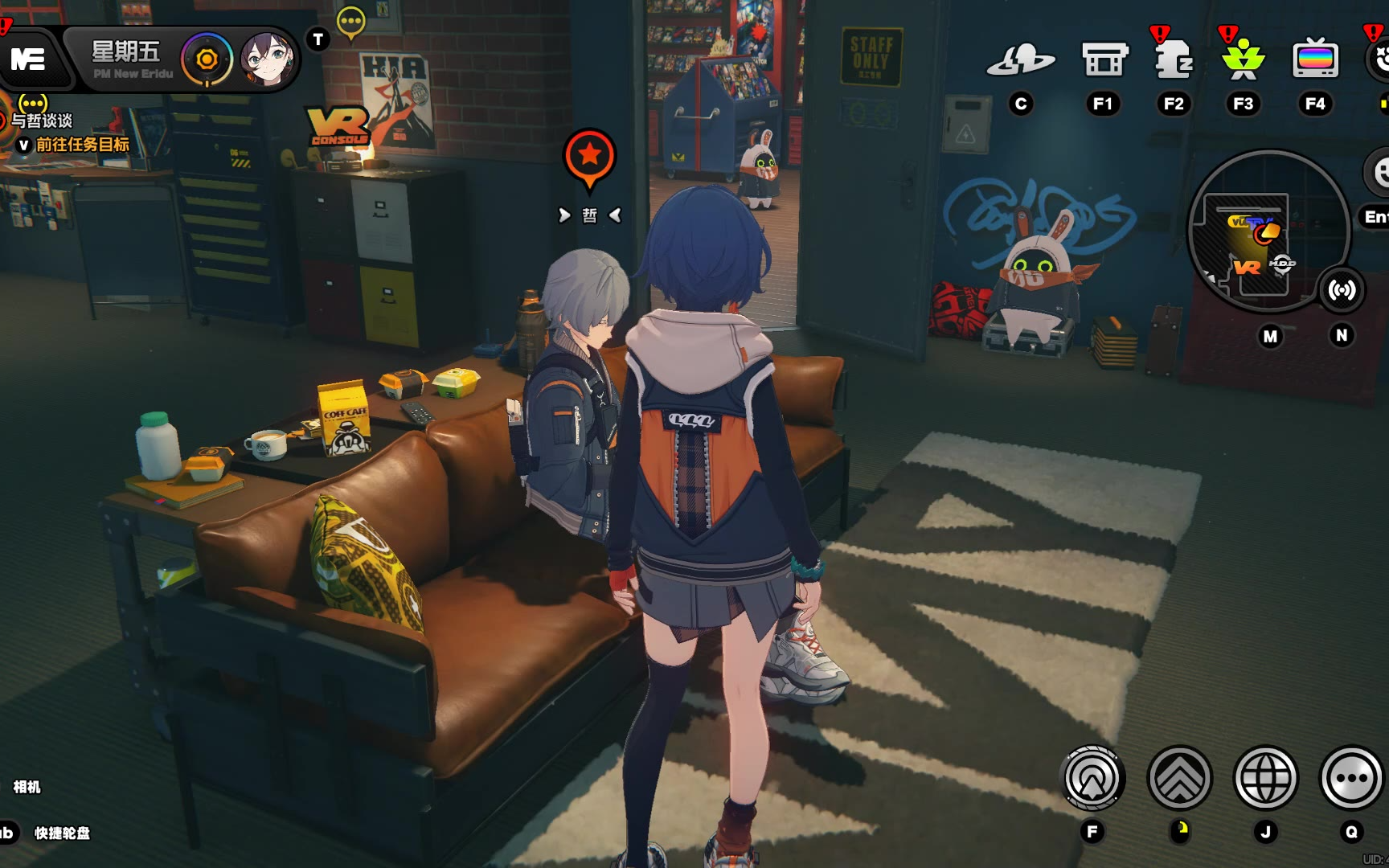The image size is (1389, 868).
Task: Open the yellow chat bubble message icon
Action: 351,22
